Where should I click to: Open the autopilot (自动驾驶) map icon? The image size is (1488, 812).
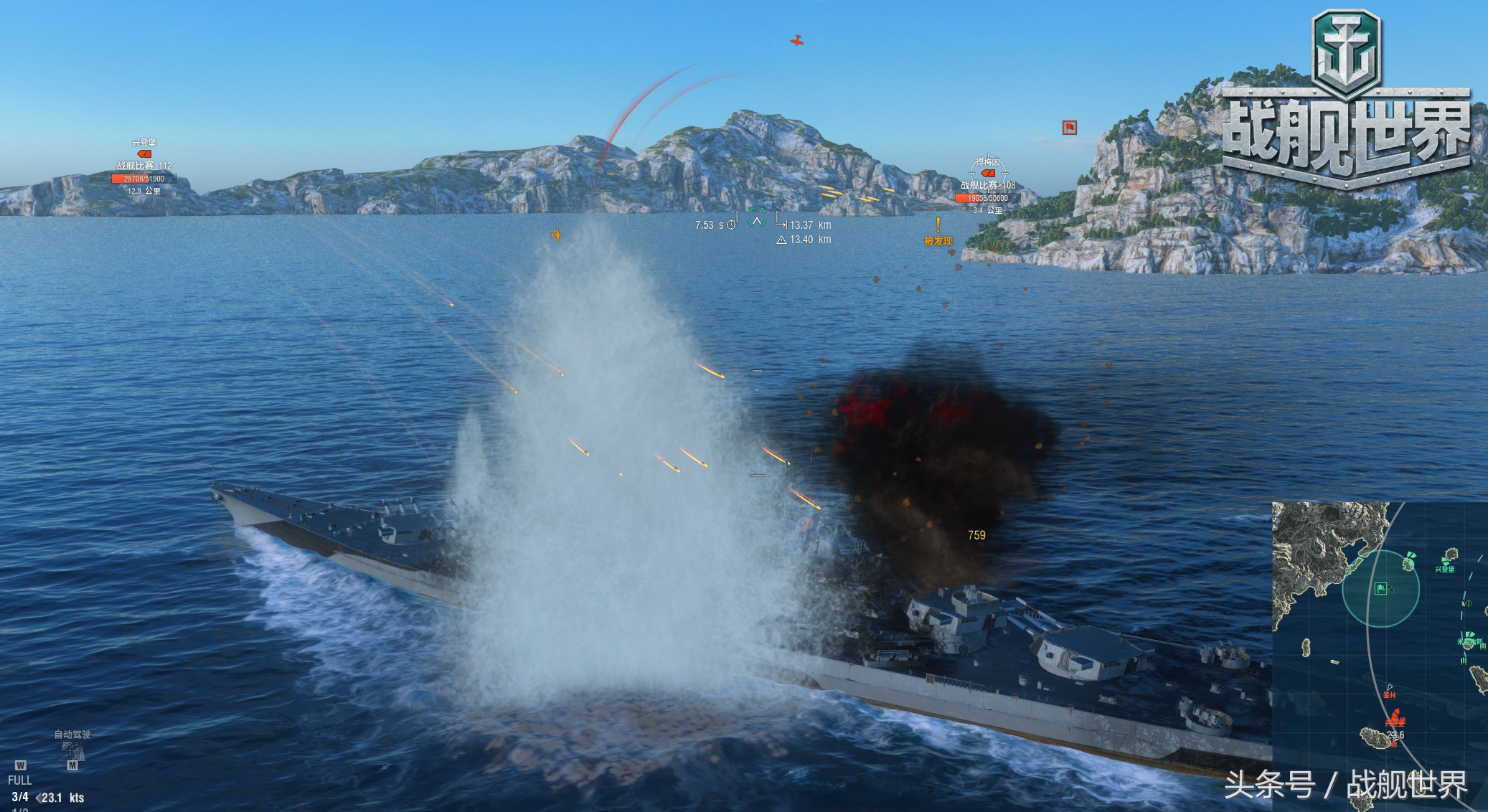click(x=72, y=751)
